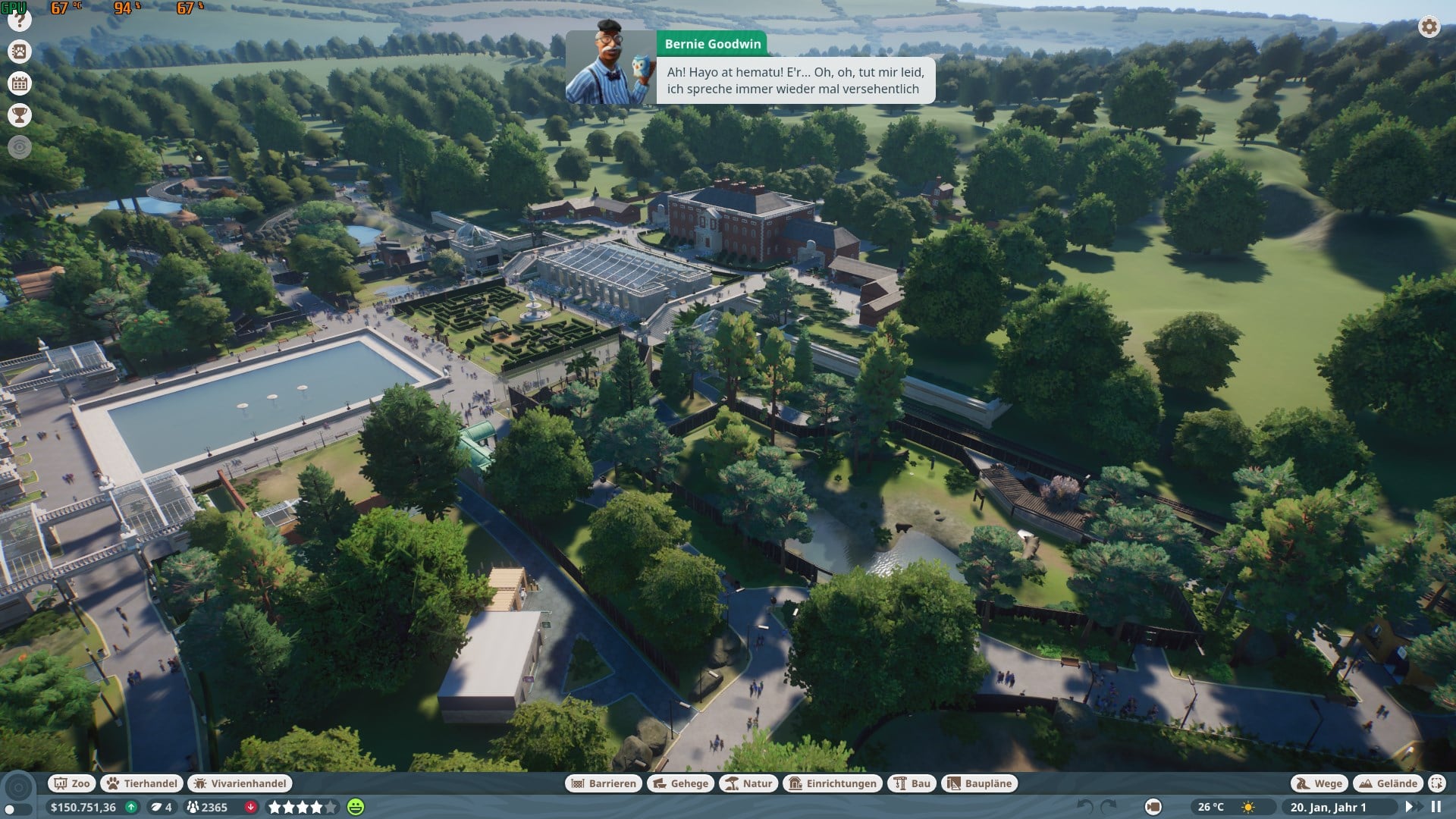Image resolution: width=1456 pixels, height=819 pixels.
Task: Open the Vivarienhandel exhibit market
Action: tap(240, 783)
